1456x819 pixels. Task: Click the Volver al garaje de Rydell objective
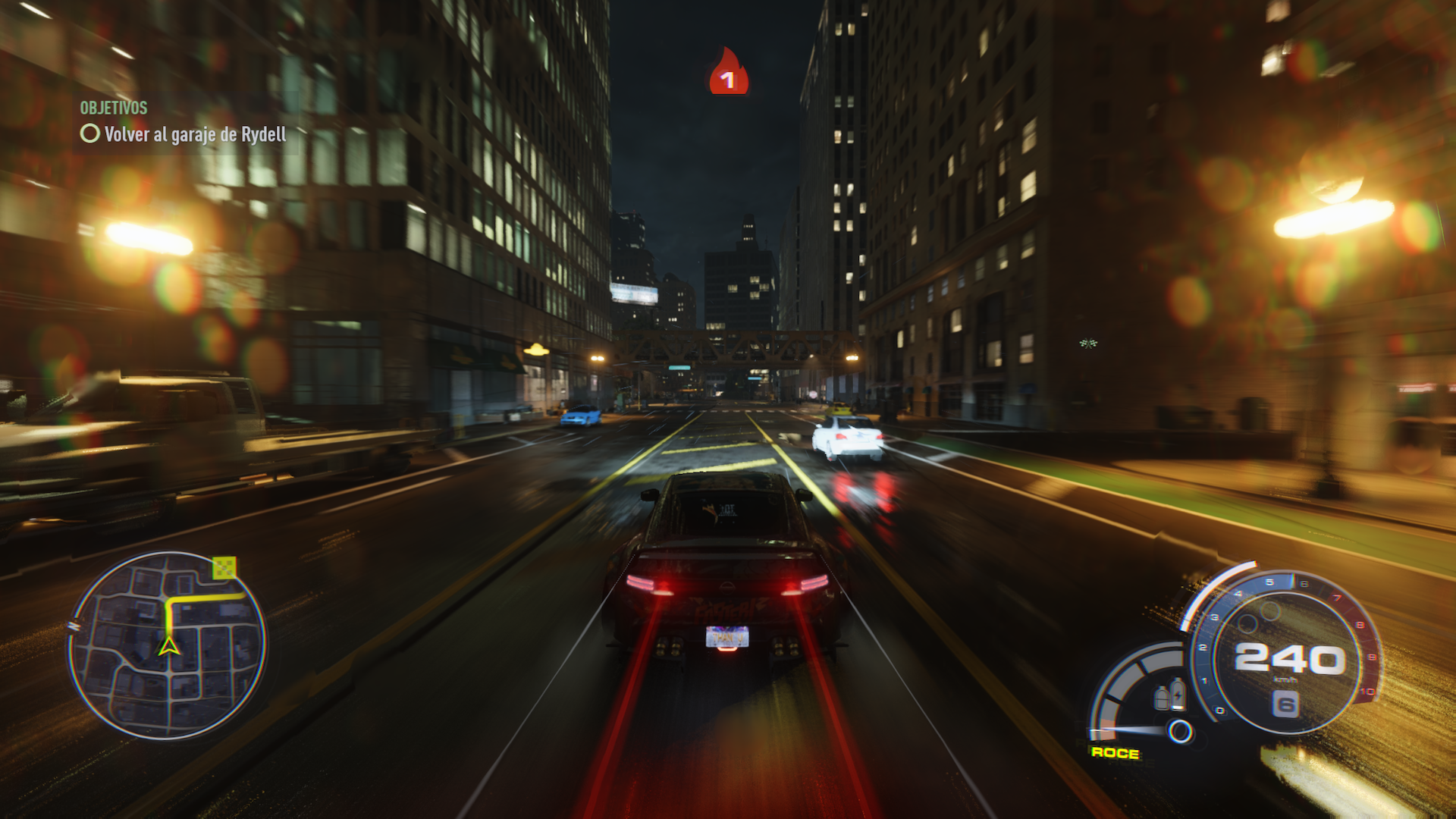(x=194, y=135)
